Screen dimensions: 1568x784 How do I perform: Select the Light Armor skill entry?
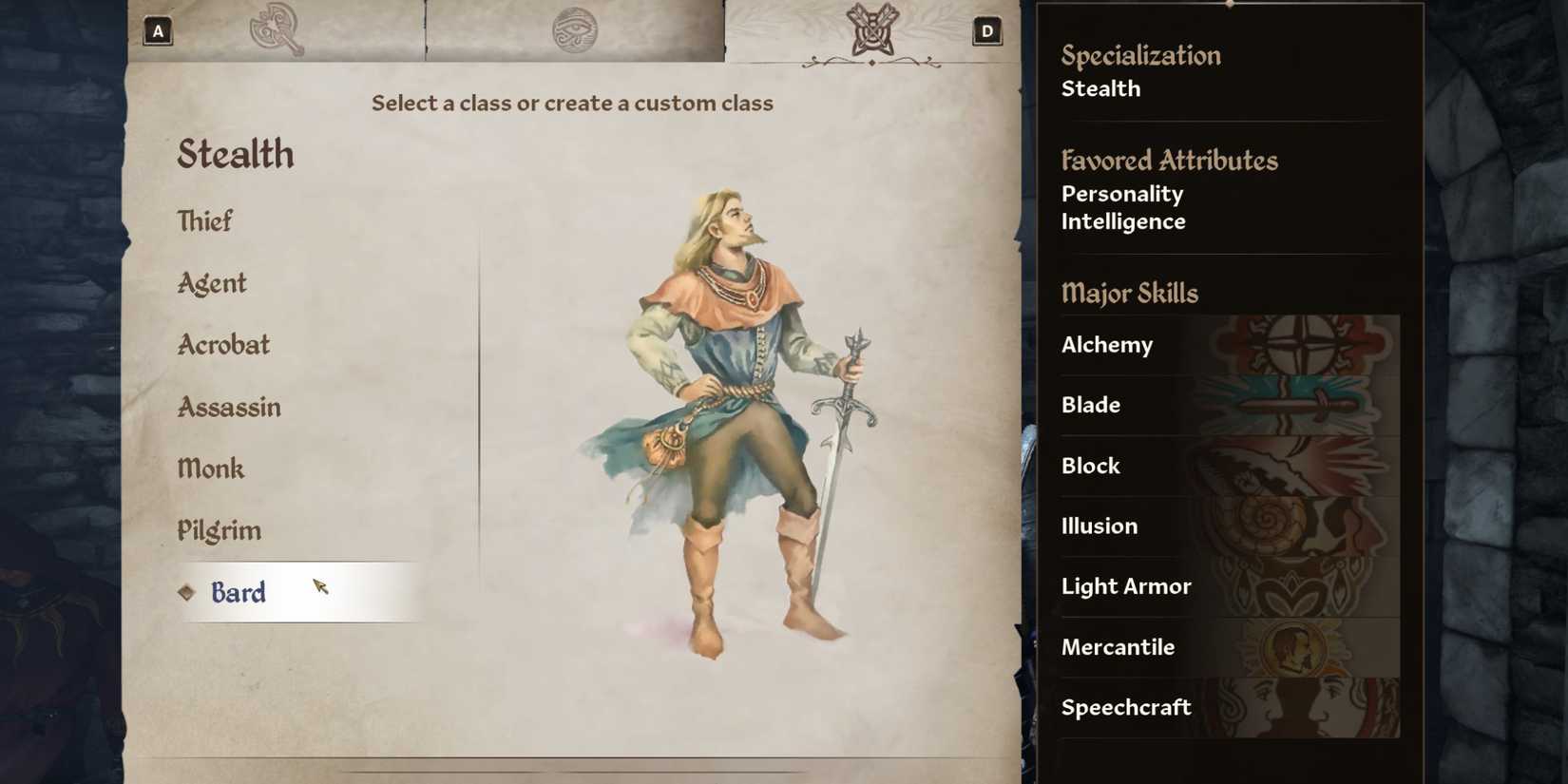point(1125,586)
